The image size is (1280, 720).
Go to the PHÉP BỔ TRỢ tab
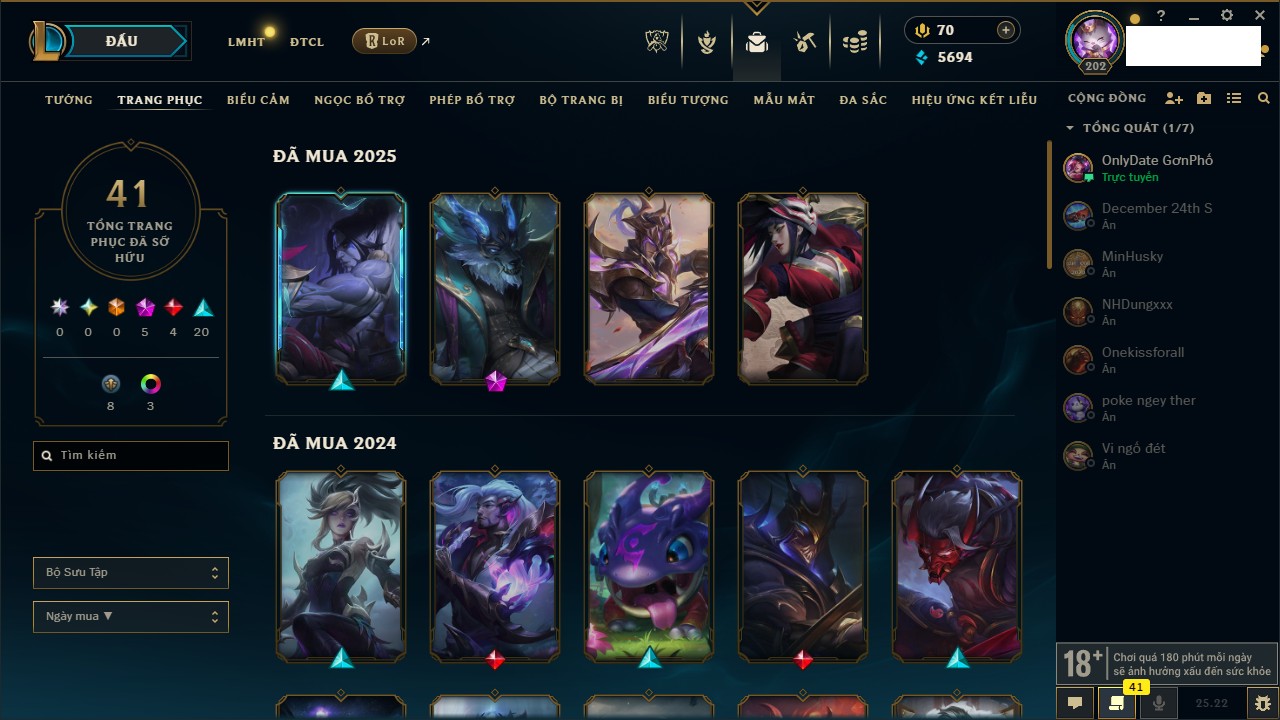click(x=472, y=100)
